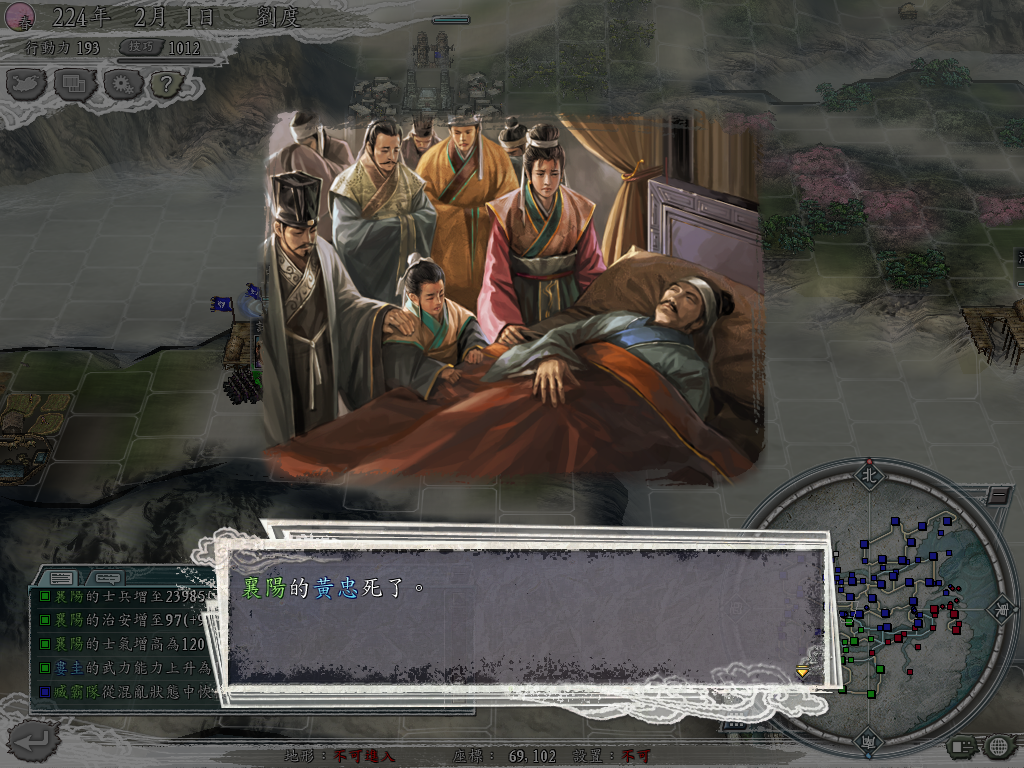The image size is (1024, 768).
Task: Click the yellow continue arrow in dialogue
Action: click(x=802, y=671)
